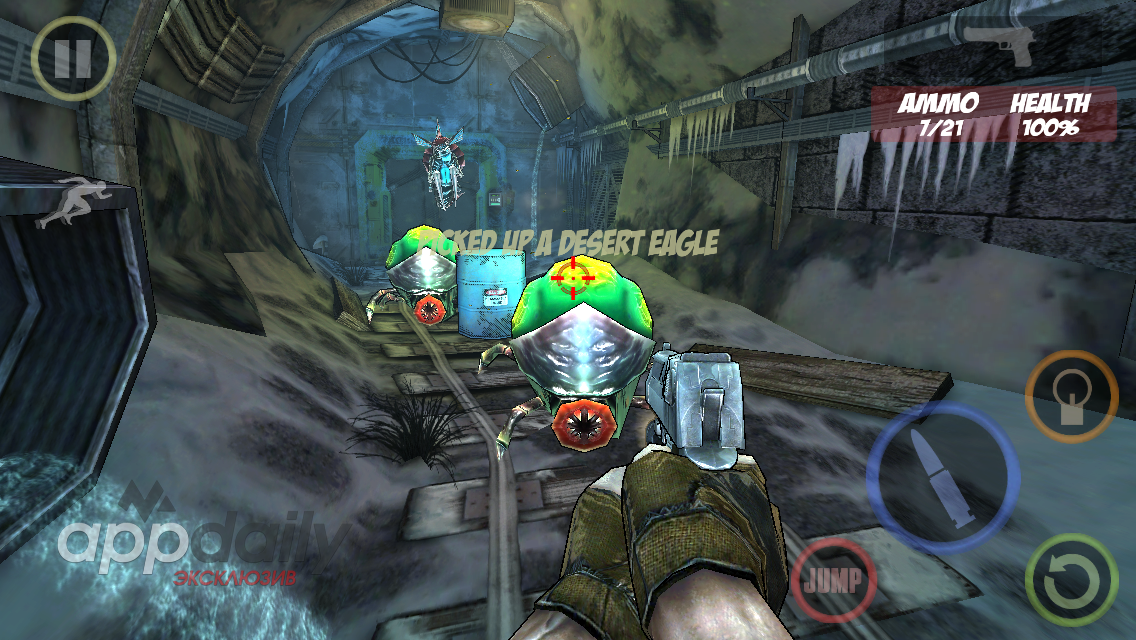Reload using the green circular arrow button

1071,580
